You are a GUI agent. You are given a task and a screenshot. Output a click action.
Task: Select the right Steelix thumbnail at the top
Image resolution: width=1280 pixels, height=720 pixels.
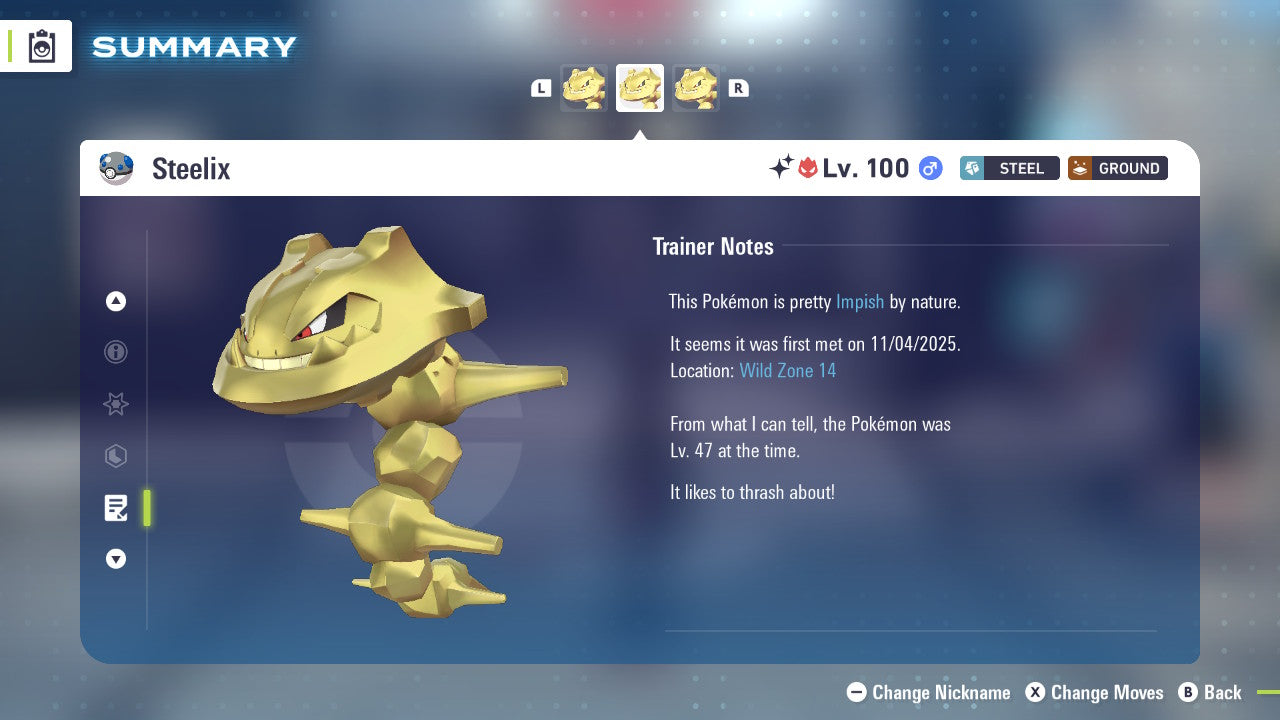696,87
